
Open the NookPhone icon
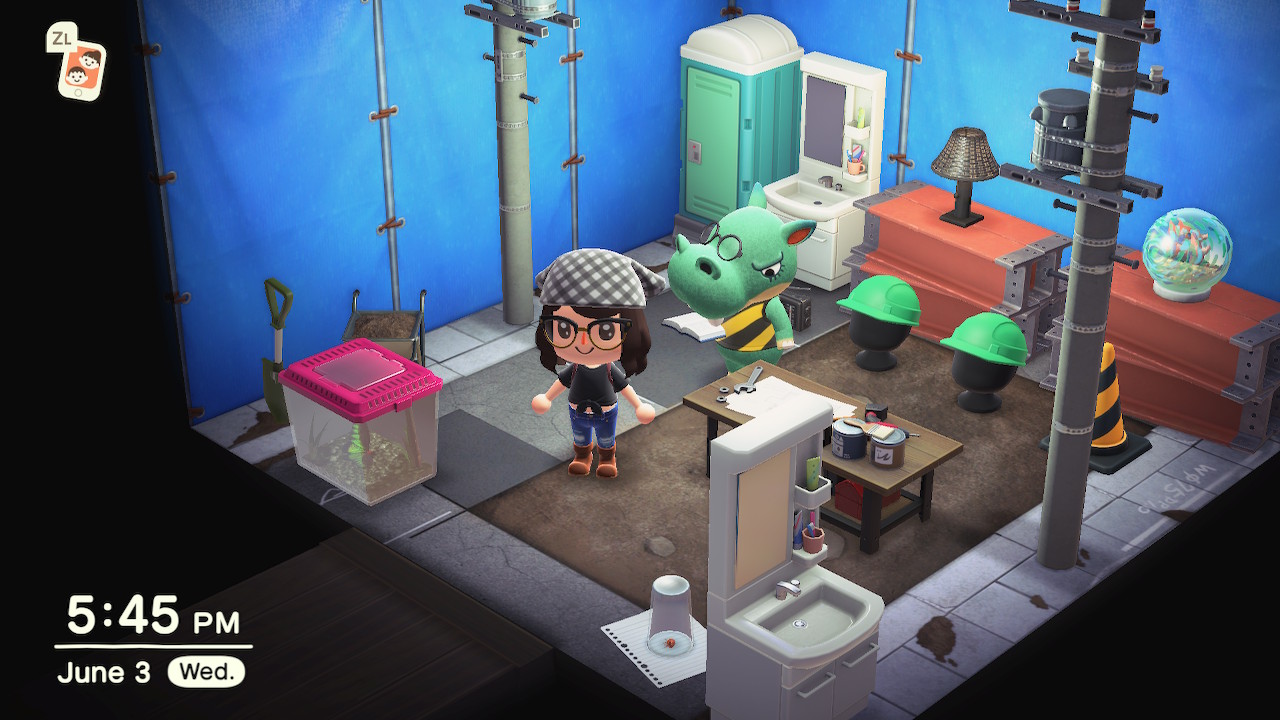coord(82,68)
